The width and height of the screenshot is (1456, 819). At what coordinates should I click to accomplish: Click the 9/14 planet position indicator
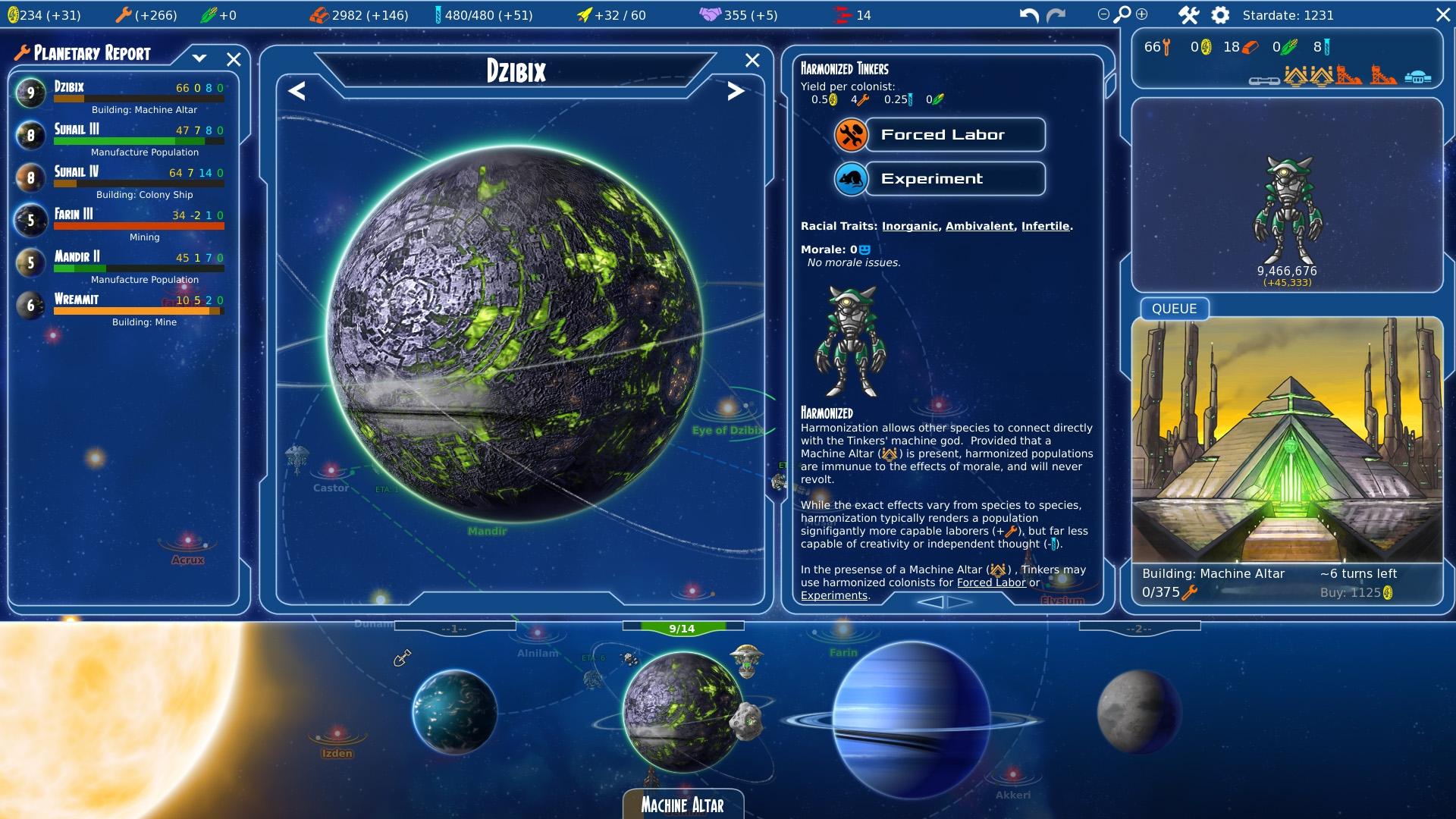click(682, 627)
